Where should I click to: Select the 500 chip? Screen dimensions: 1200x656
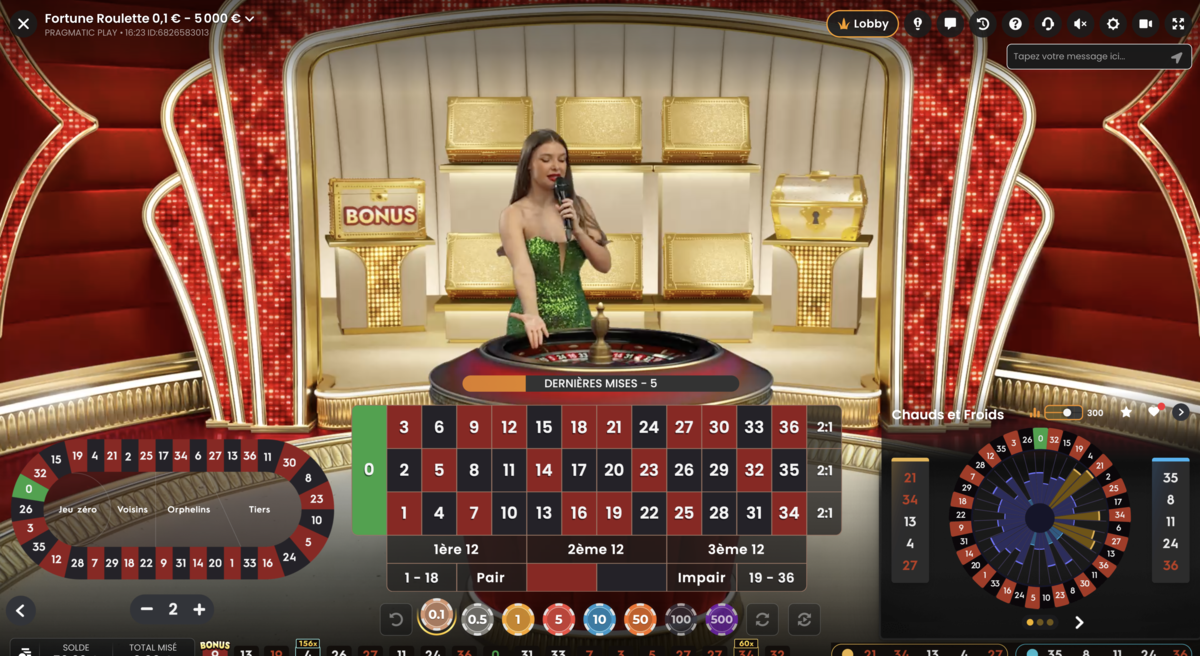coord(721,620)
